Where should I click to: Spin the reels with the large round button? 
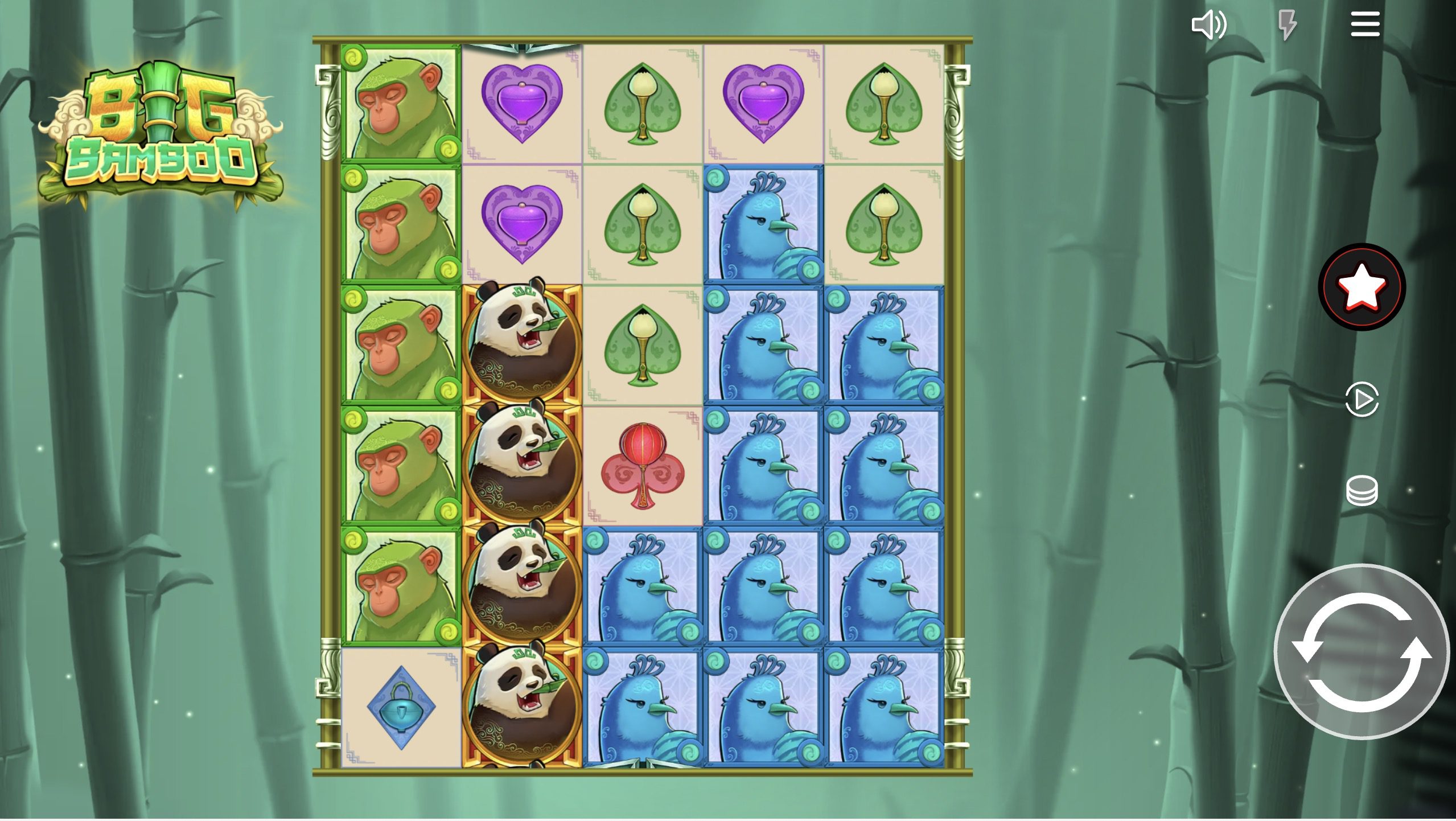point(1362,652)
